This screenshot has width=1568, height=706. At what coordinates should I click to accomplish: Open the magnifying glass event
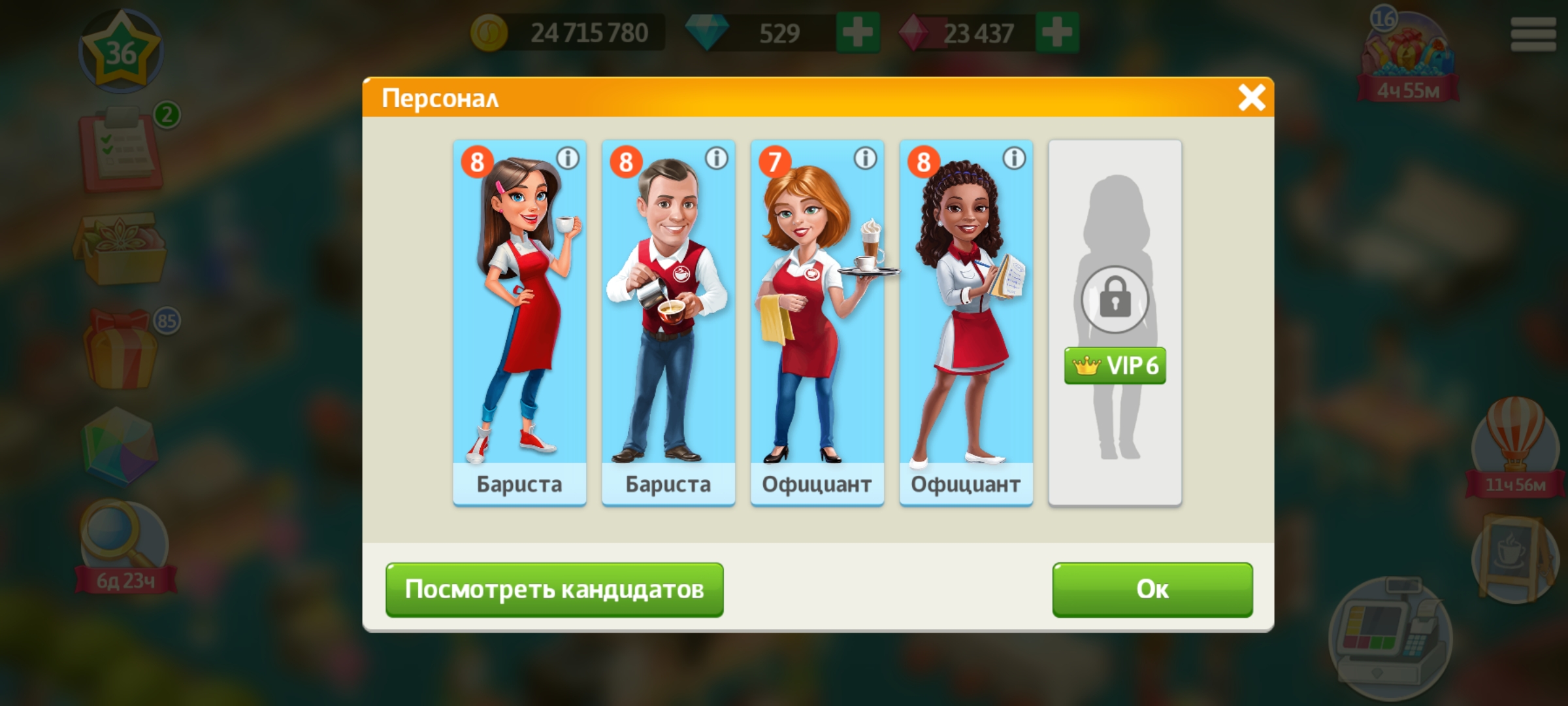[123, 543]
